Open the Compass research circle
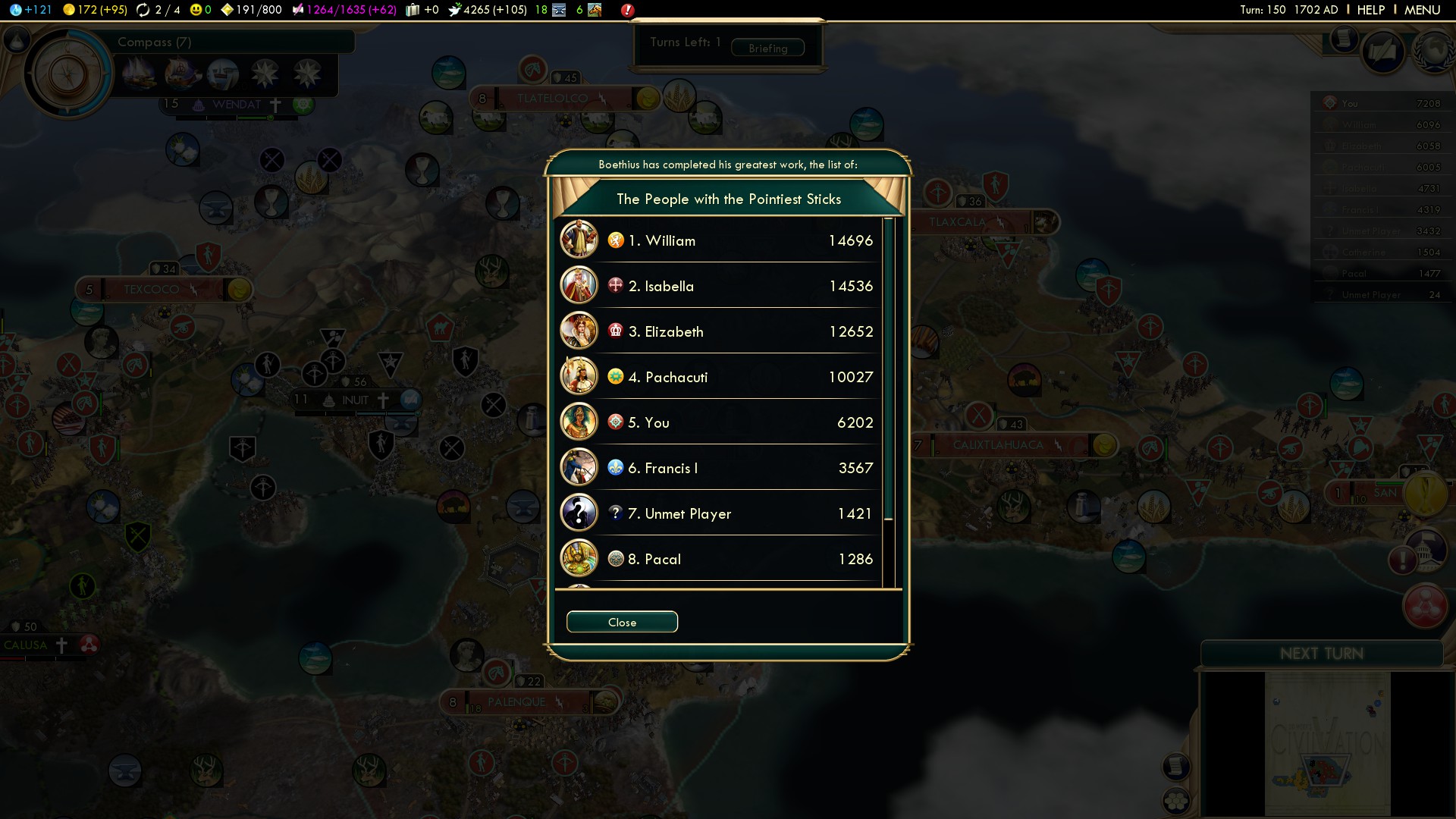Screen dimensions: 1456x819 tap(68, 74)
